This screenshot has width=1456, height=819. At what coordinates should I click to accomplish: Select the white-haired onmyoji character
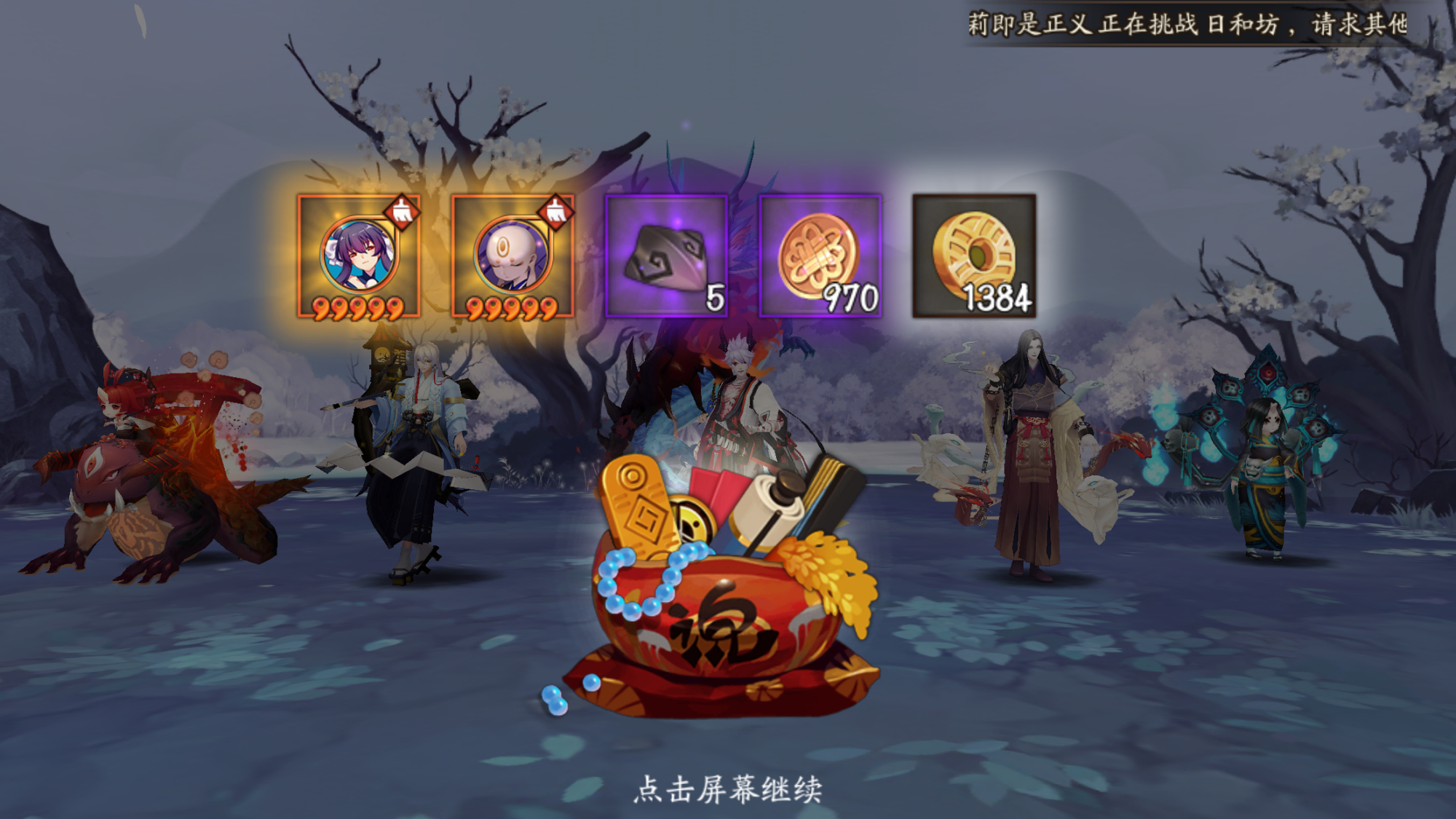click(x=415, y=451)
